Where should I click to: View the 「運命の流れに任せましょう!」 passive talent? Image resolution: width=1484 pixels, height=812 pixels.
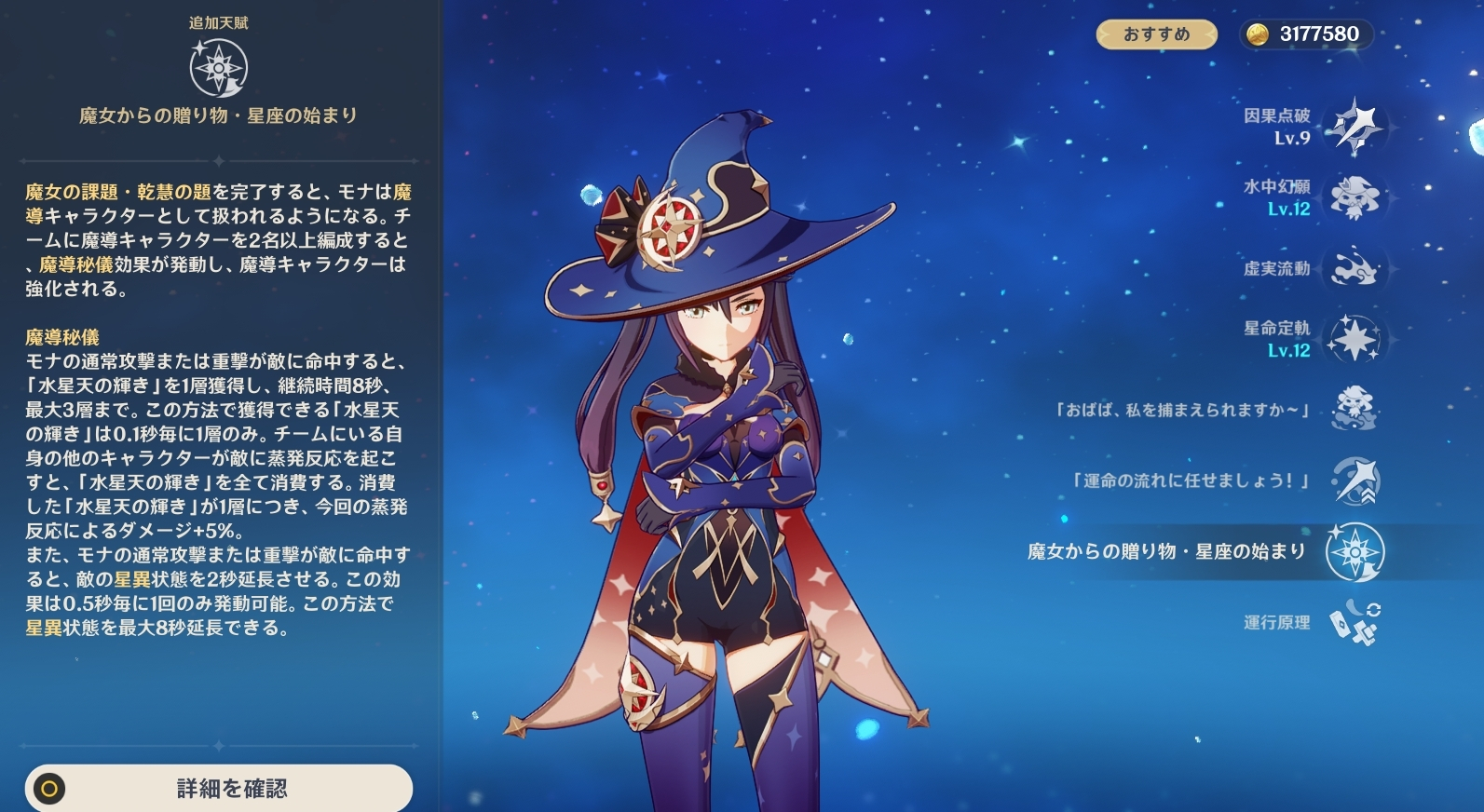click(x=1354, y=480)
